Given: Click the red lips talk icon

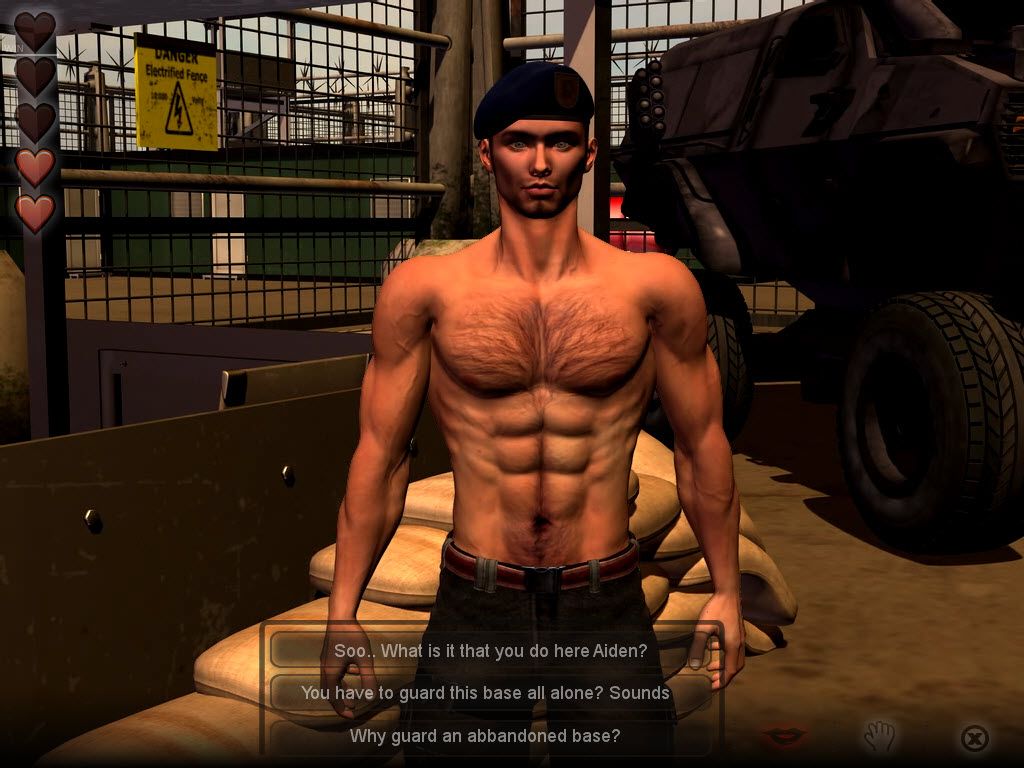Looking at the screenshot, I should tap(785, 737).
